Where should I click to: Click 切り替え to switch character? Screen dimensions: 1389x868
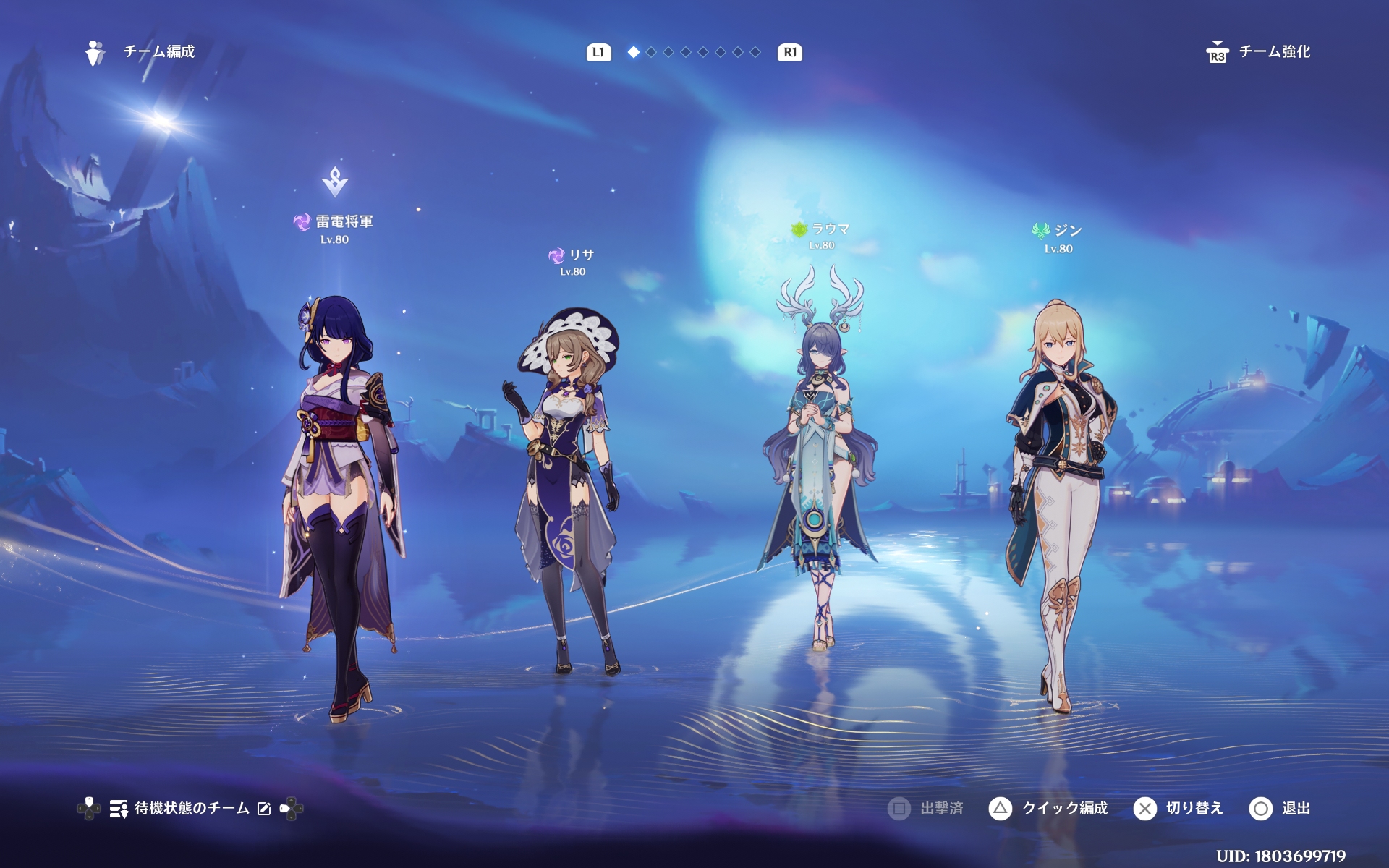1178,808
